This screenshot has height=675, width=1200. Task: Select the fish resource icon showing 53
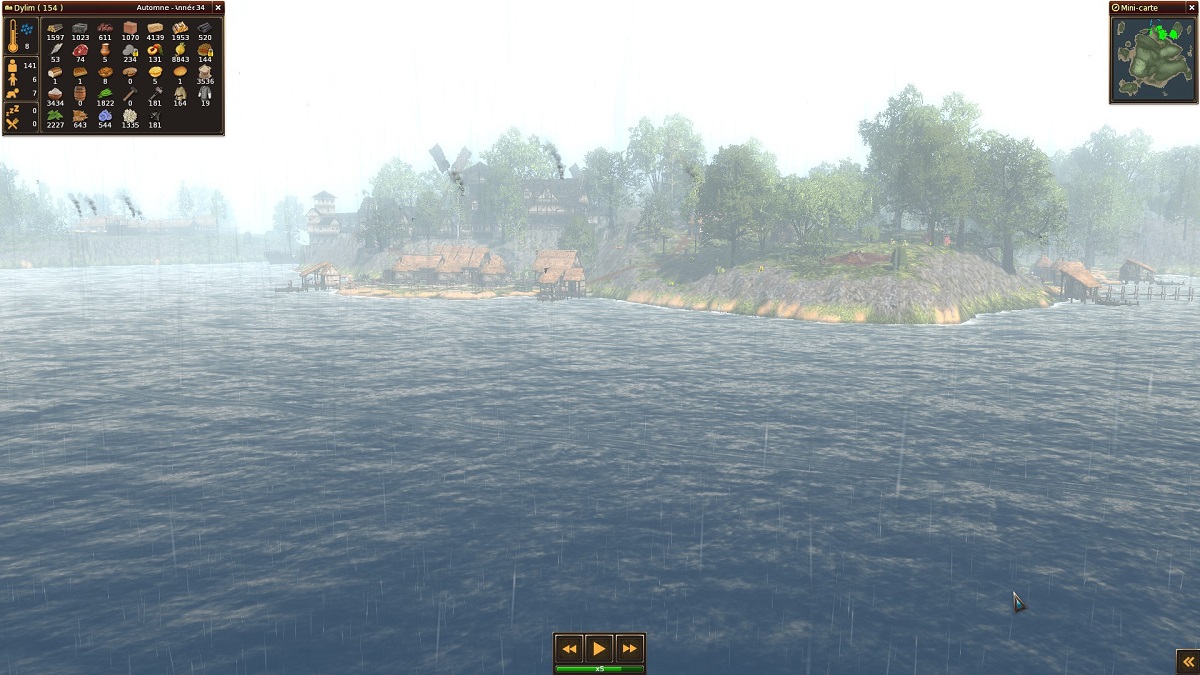[55, 50]
